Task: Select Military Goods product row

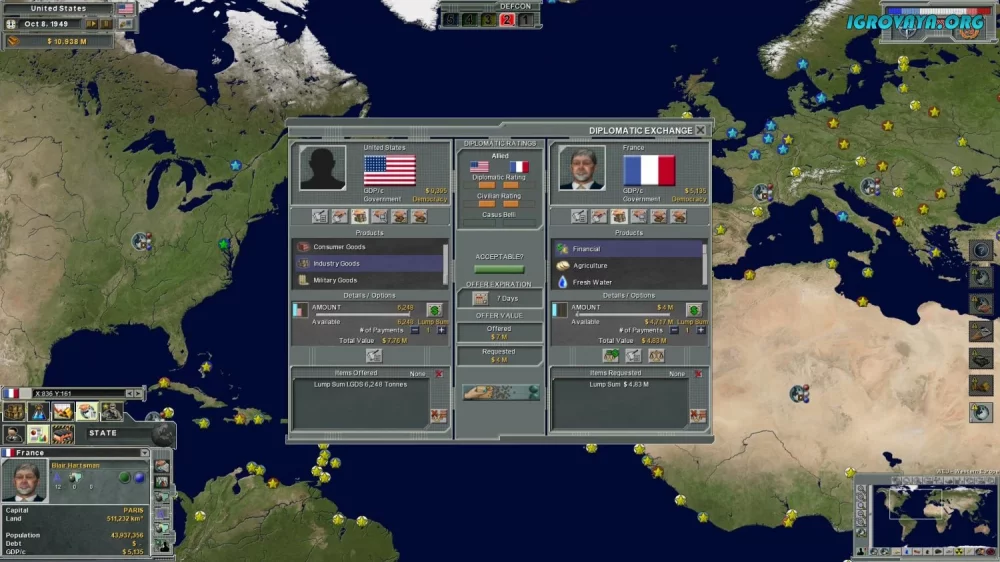Action: coord(369,280)
